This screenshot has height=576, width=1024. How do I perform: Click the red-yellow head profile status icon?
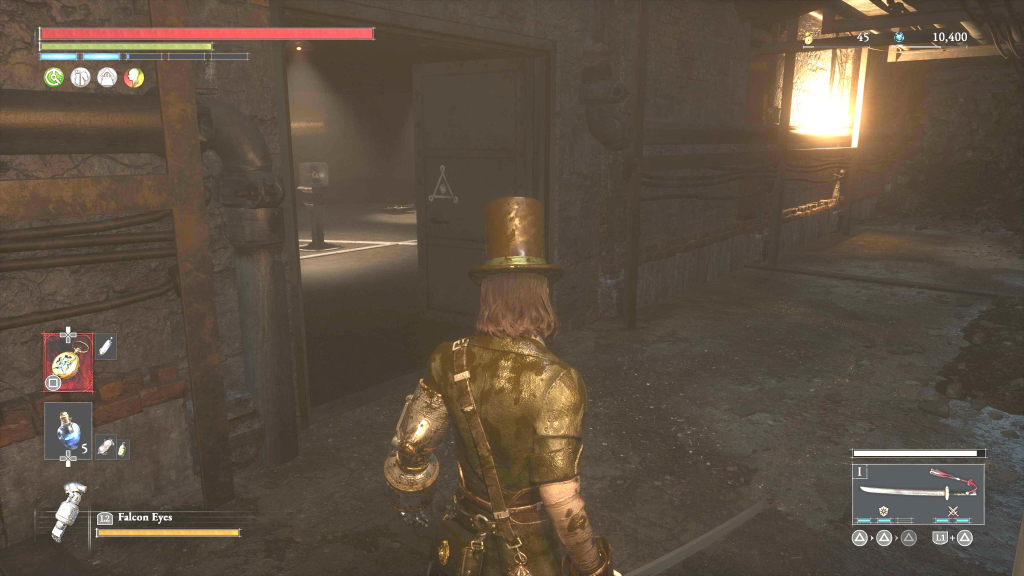click(x=133, y=77)
